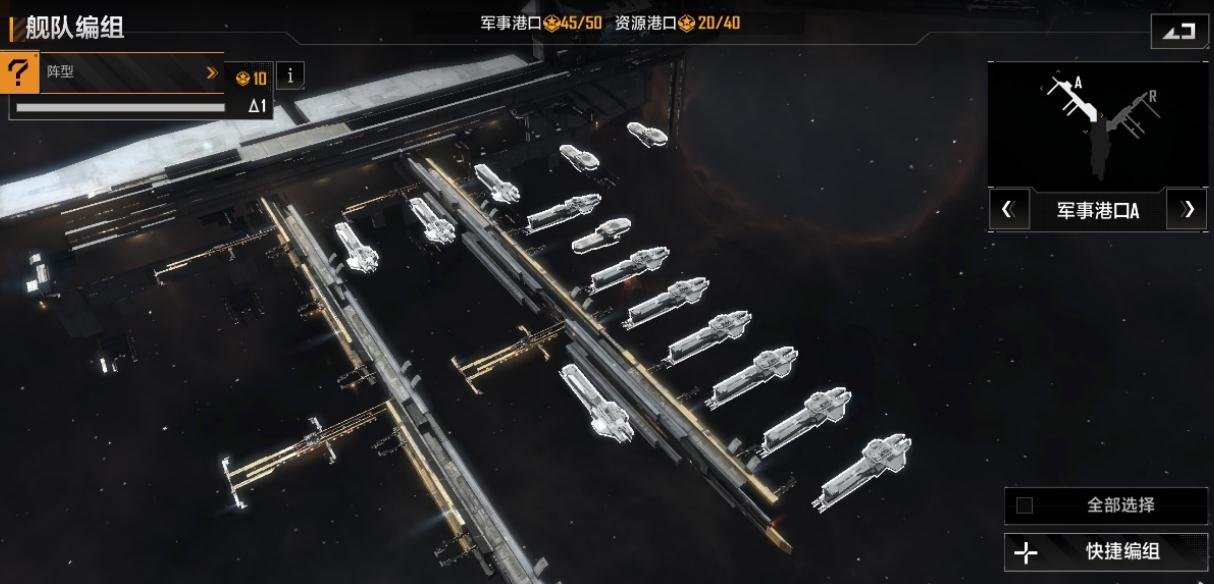Viewport: 1214px width, 584px height.
Task: Show formation info with the i button
Action: (x=290, y=75)
